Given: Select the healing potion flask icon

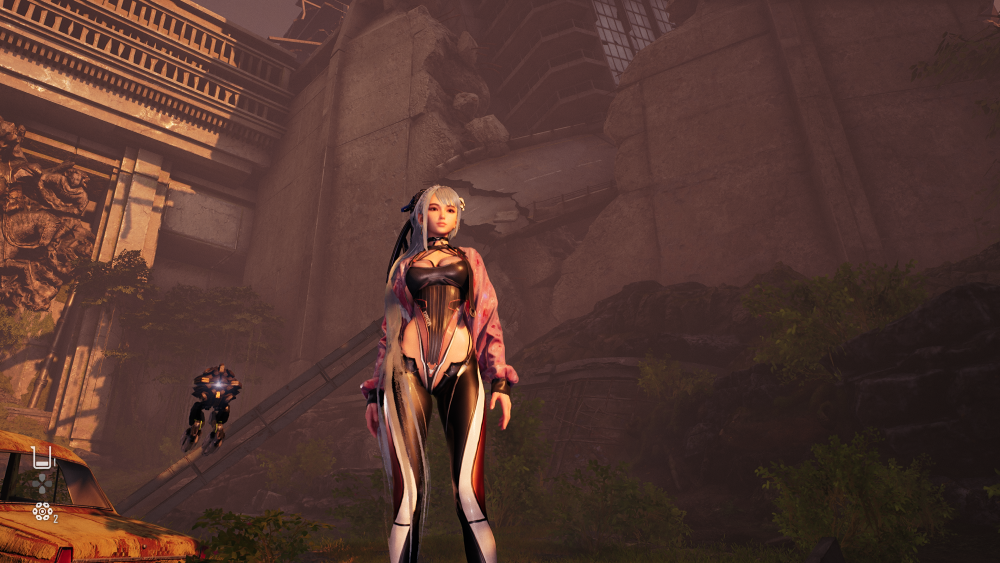Looking at the screenshot, I should (x=41, y=458).
